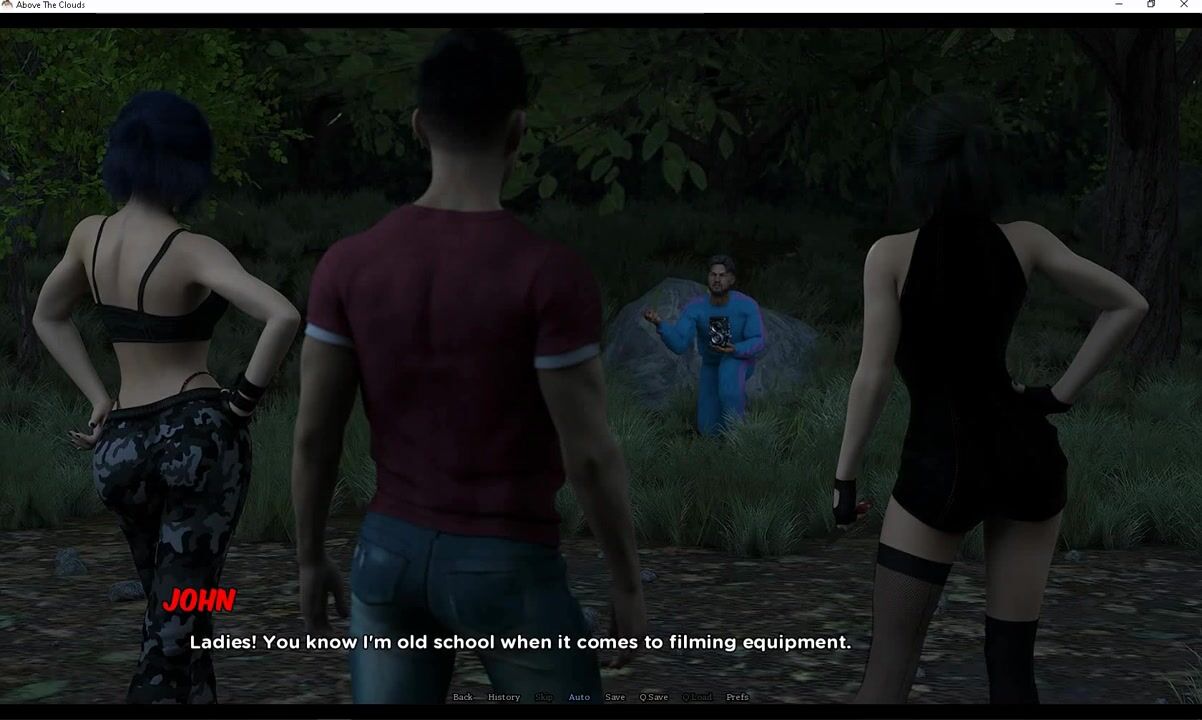Quick save with Q.Save
The height and width of the screenshot is (720, 1202).
[654, 697]
